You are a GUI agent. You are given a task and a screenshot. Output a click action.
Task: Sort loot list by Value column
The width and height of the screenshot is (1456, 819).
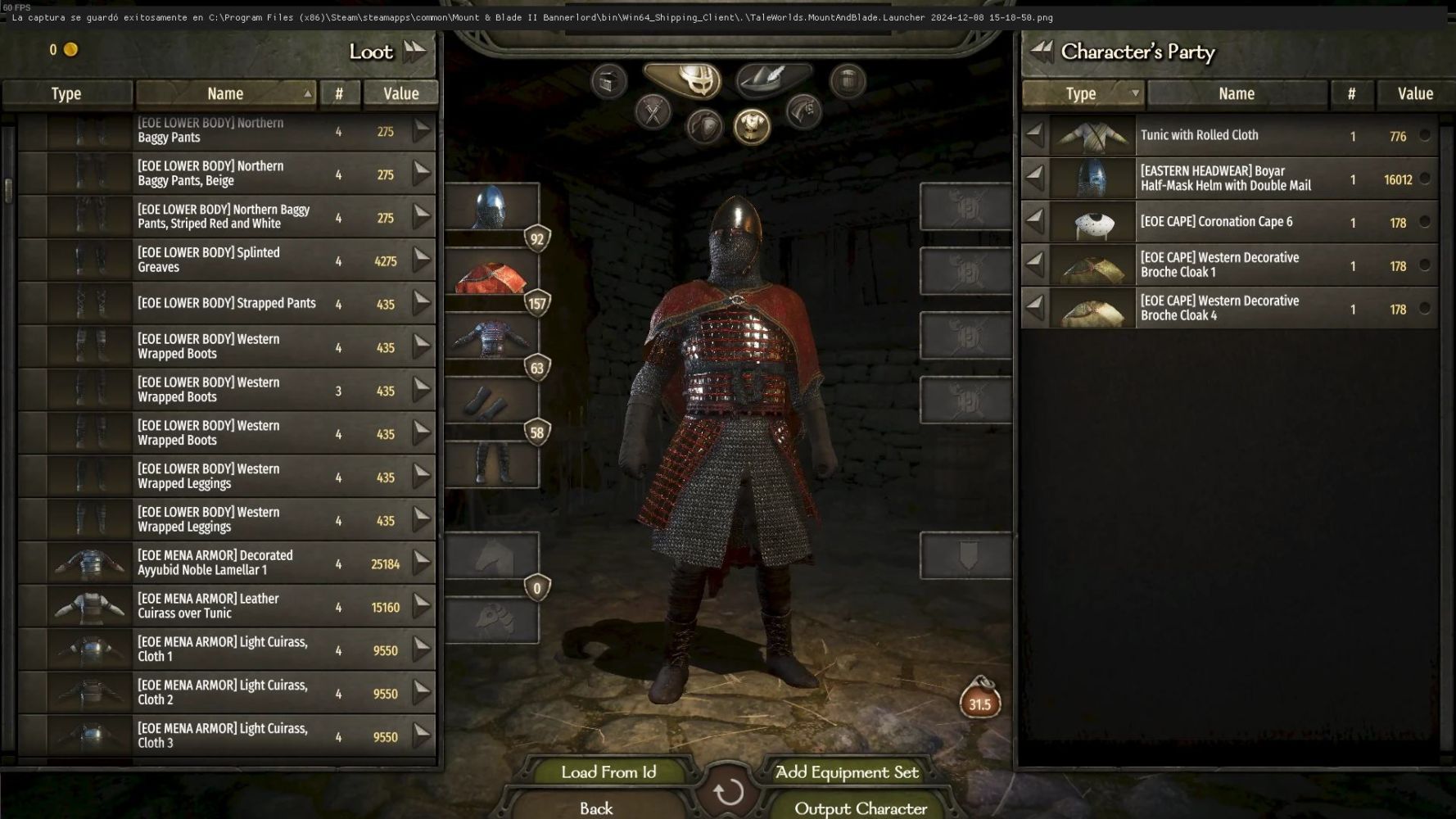tap(400, 94)
